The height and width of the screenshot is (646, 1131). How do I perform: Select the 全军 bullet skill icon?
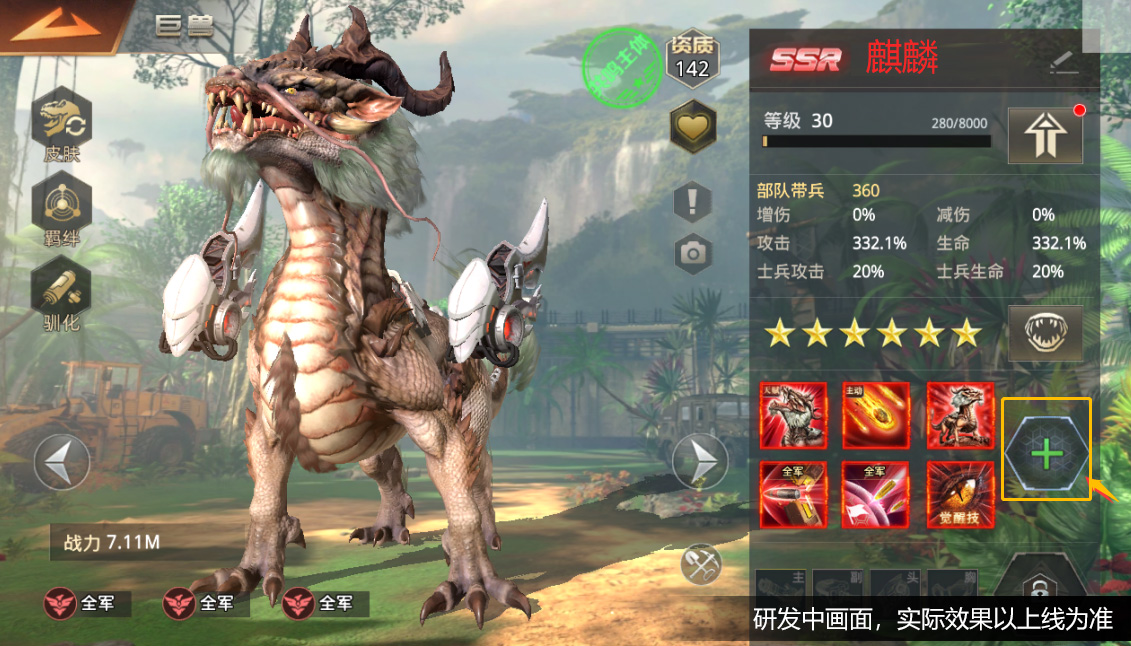point(793,494)
